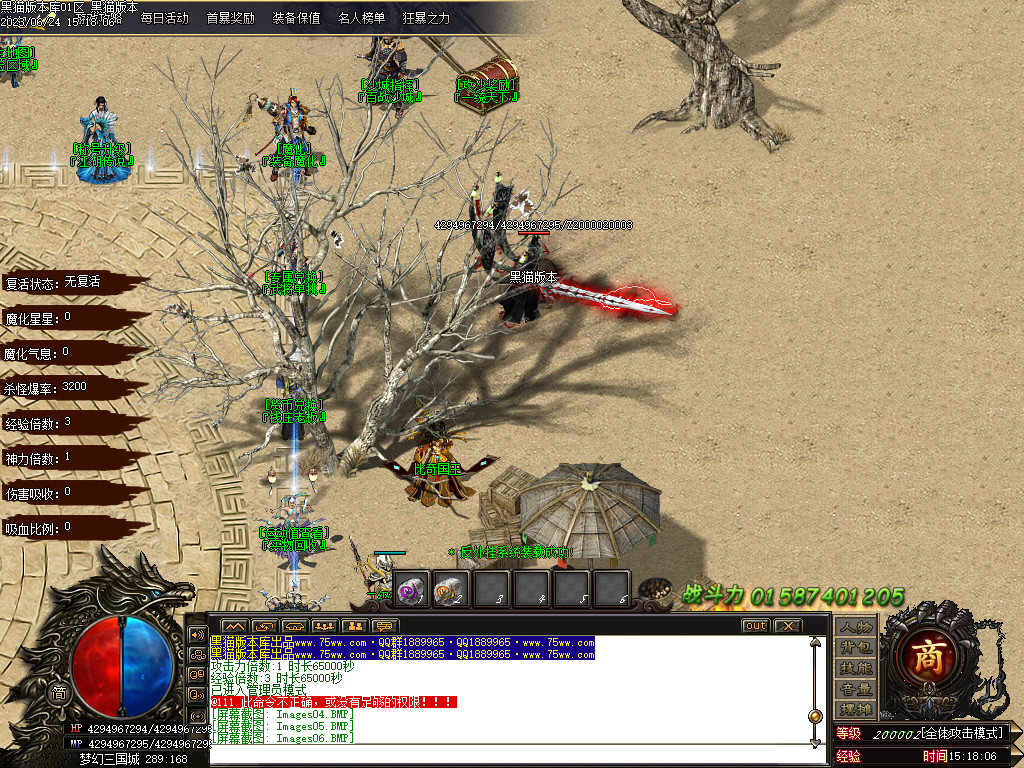
Task: Use the item in quick slot 1
Action: coord(412,589)
